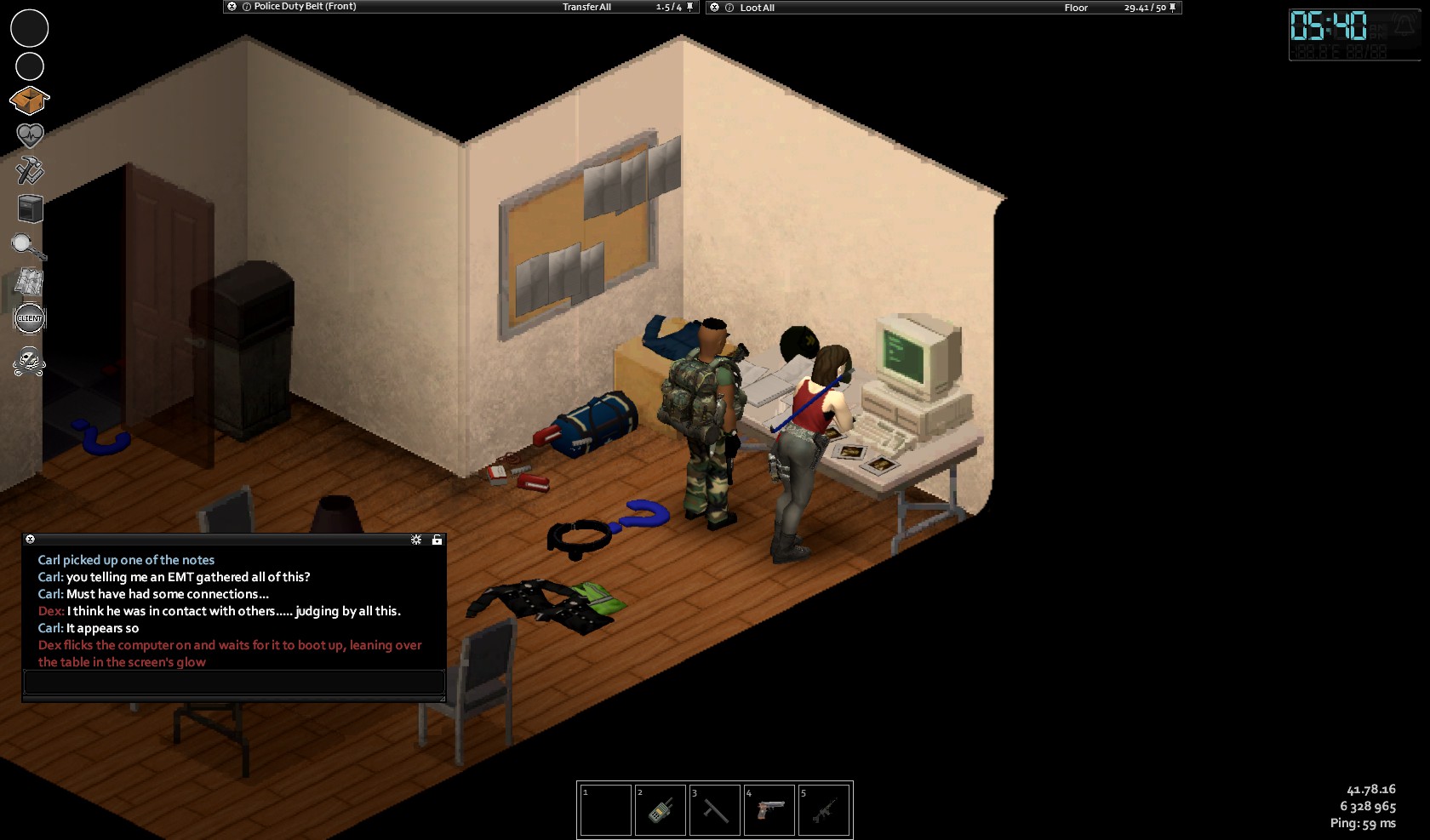Image resolution: width=1430 pixels, height=840 pixels.
Task: Close the Floor loot window
Action: point(715,8)
